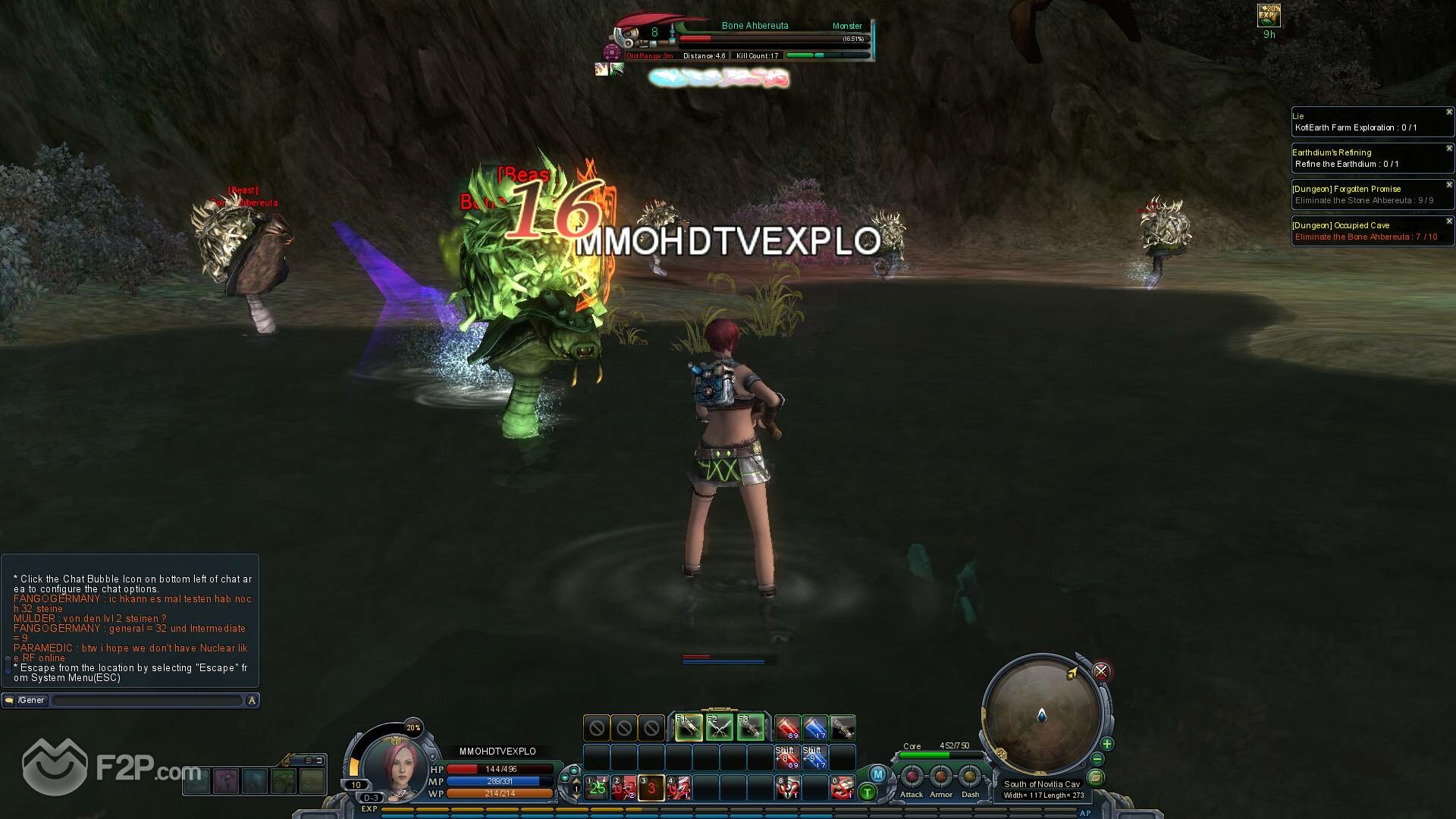This screenshot has width=1456, height=819.
Task: Click the round green T button
Action: click(867, 793)
